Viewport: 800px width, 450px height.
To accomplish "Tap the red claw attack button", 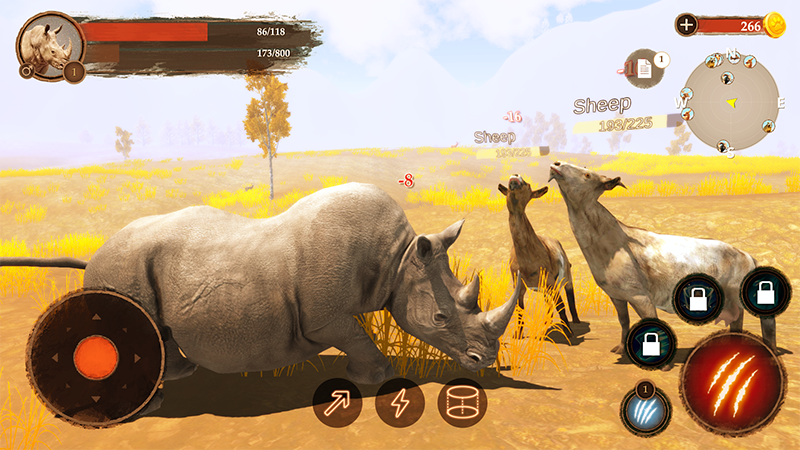I will 732,383.
